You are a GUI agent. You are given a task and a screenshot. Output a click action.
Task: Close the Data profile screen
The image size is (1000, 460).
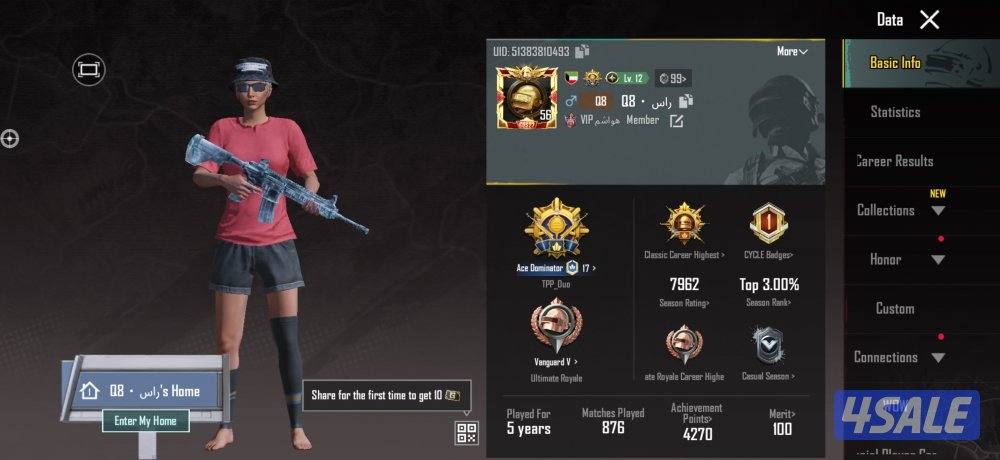930,20
